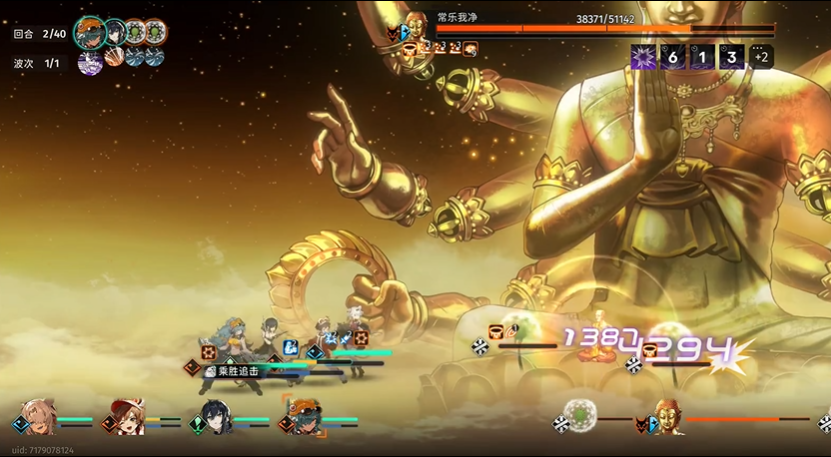Click the golden boss portrait in bottom bar

coord(669,415)
